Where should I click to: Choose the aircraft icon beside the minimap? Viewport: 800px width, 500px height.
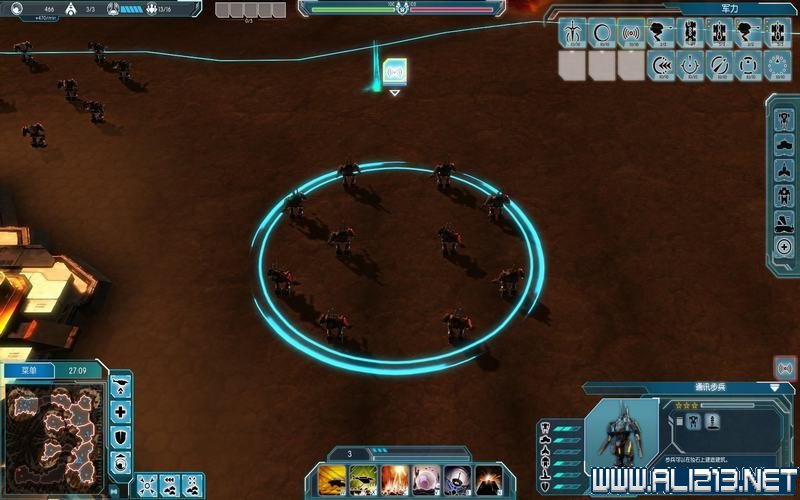[121, 385]
